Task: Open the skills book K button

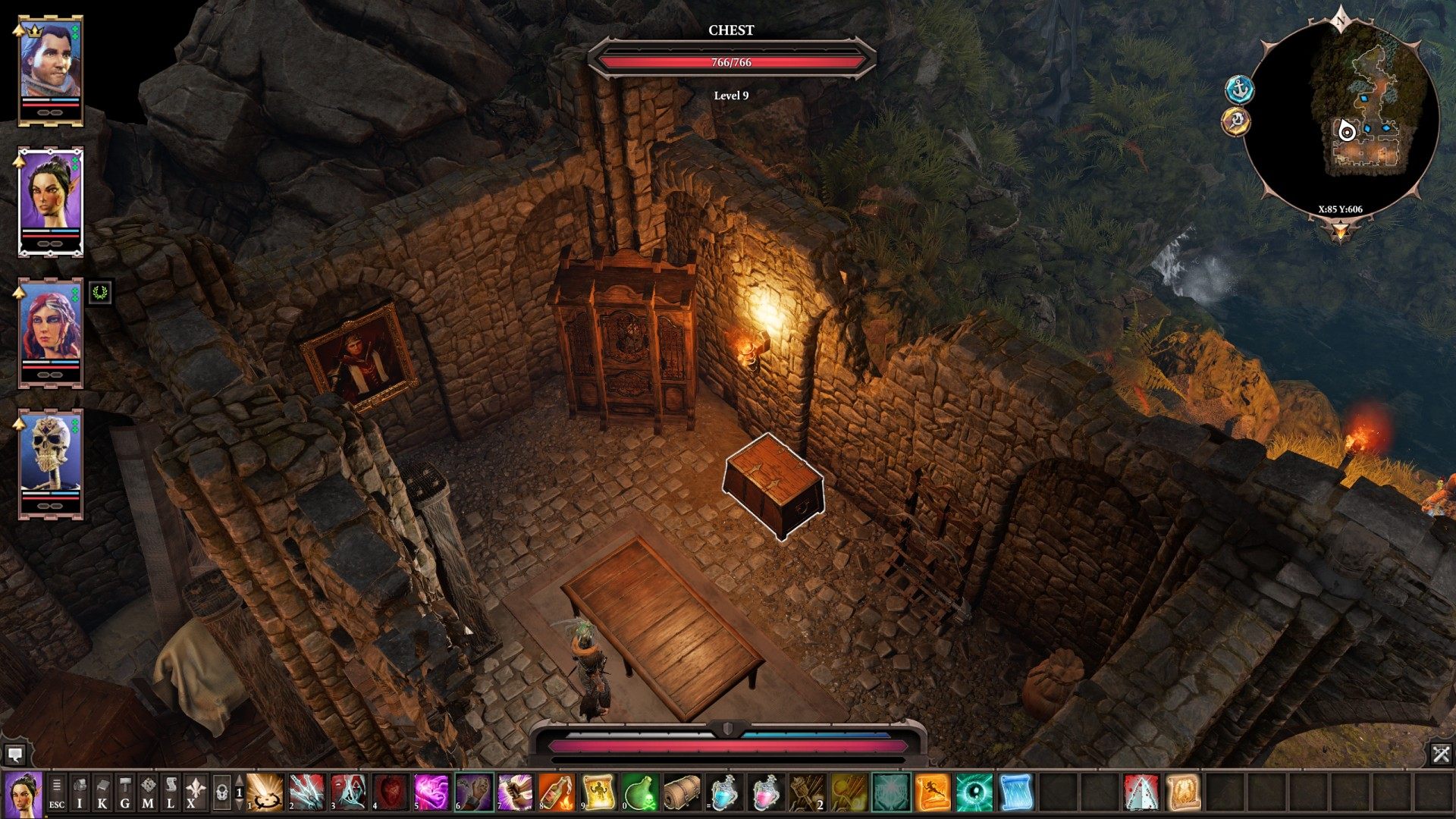Action: [102, 793]
